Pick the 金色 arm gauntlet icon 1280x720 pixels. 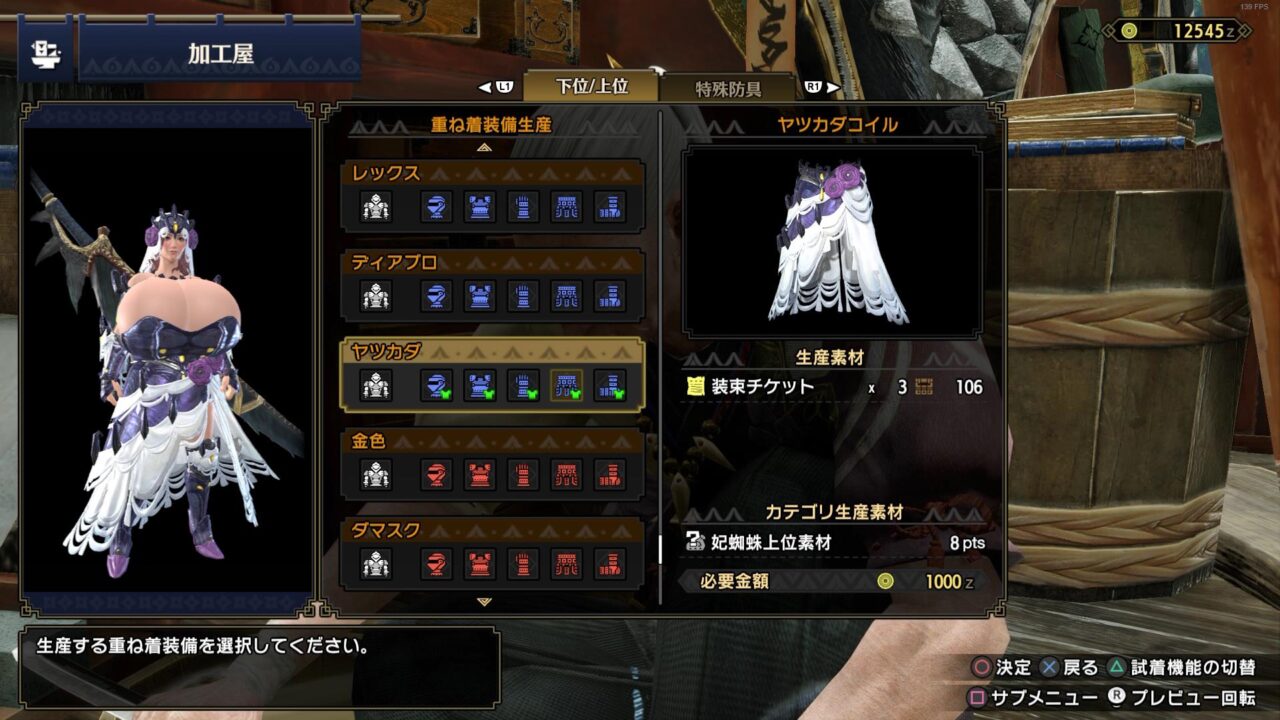click(523, 474)
